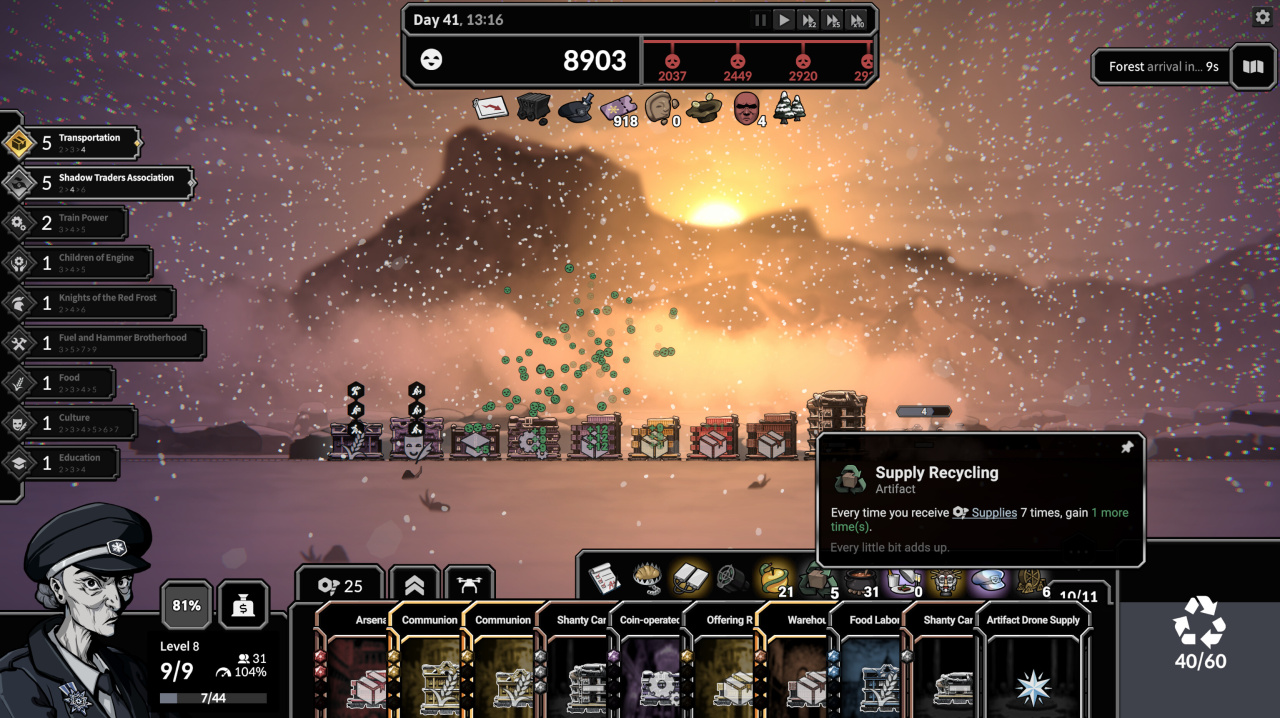Open the money bag shop button

click(x=243, y=605)
